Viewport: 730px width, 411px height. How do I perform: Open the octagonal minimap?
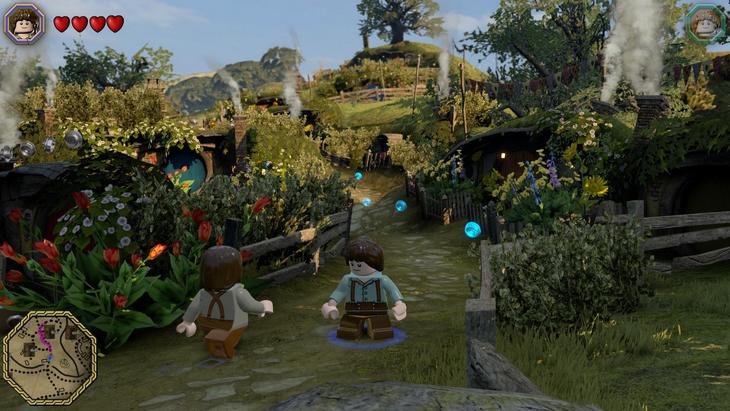(x=49, y=357)
